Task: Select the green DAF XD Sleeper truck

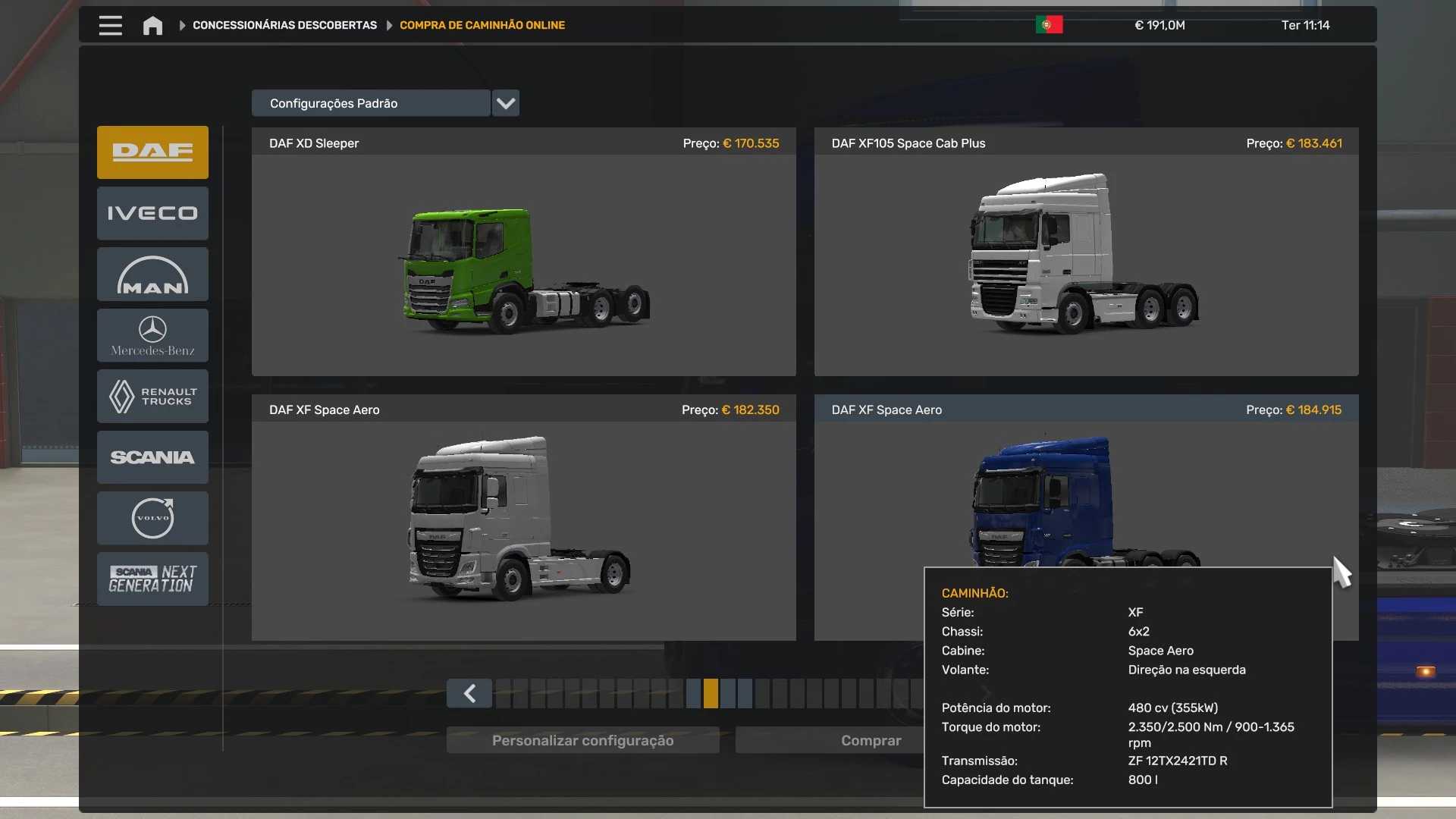Action: [x=523, y=265]
